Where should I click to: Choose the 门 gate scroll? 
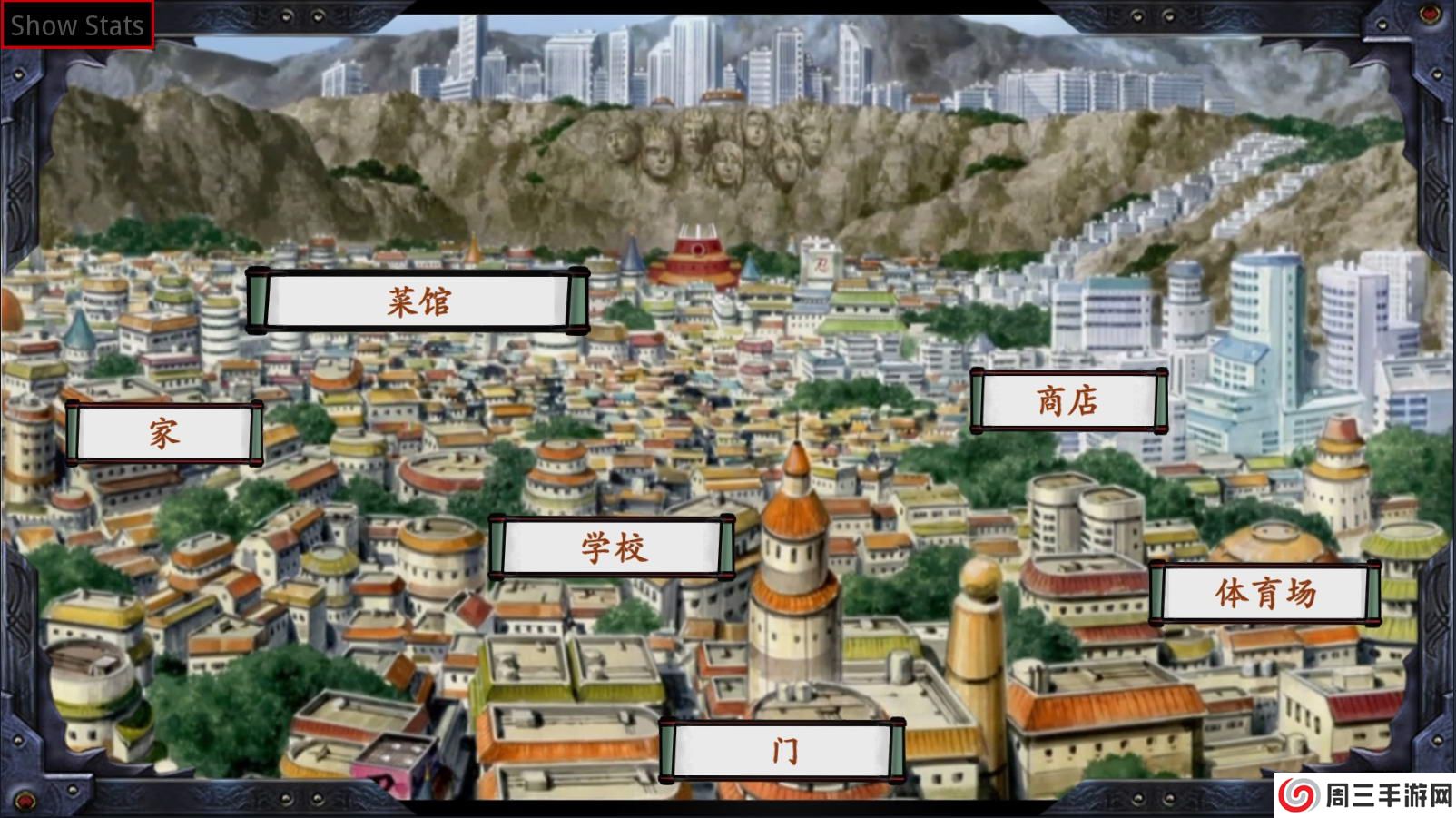pyautogui.click(x=782, y=750)
